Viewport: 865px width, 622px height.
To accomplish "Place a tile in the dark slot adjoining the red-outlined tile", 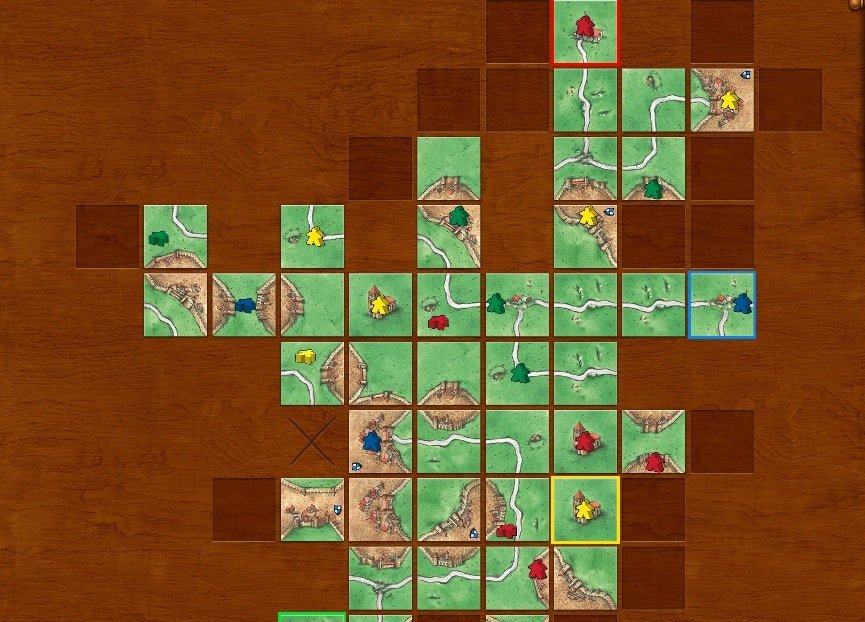I will click(517, 32).
